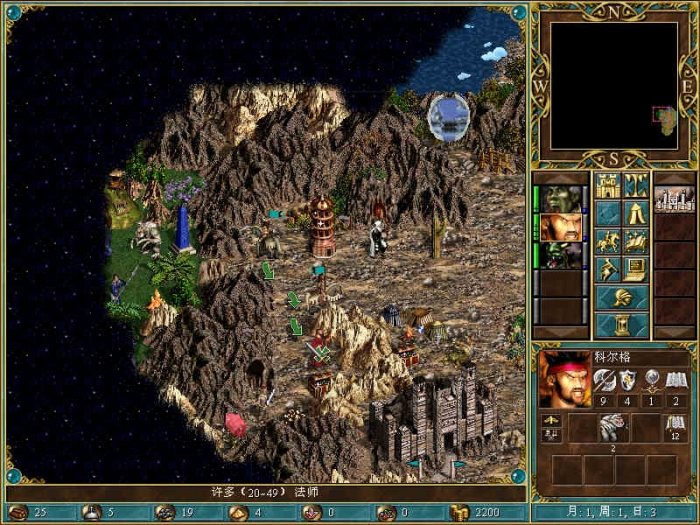Click the minimap to recenter the view
This screenshot has width=700, height=525.
tap(613, 84)
